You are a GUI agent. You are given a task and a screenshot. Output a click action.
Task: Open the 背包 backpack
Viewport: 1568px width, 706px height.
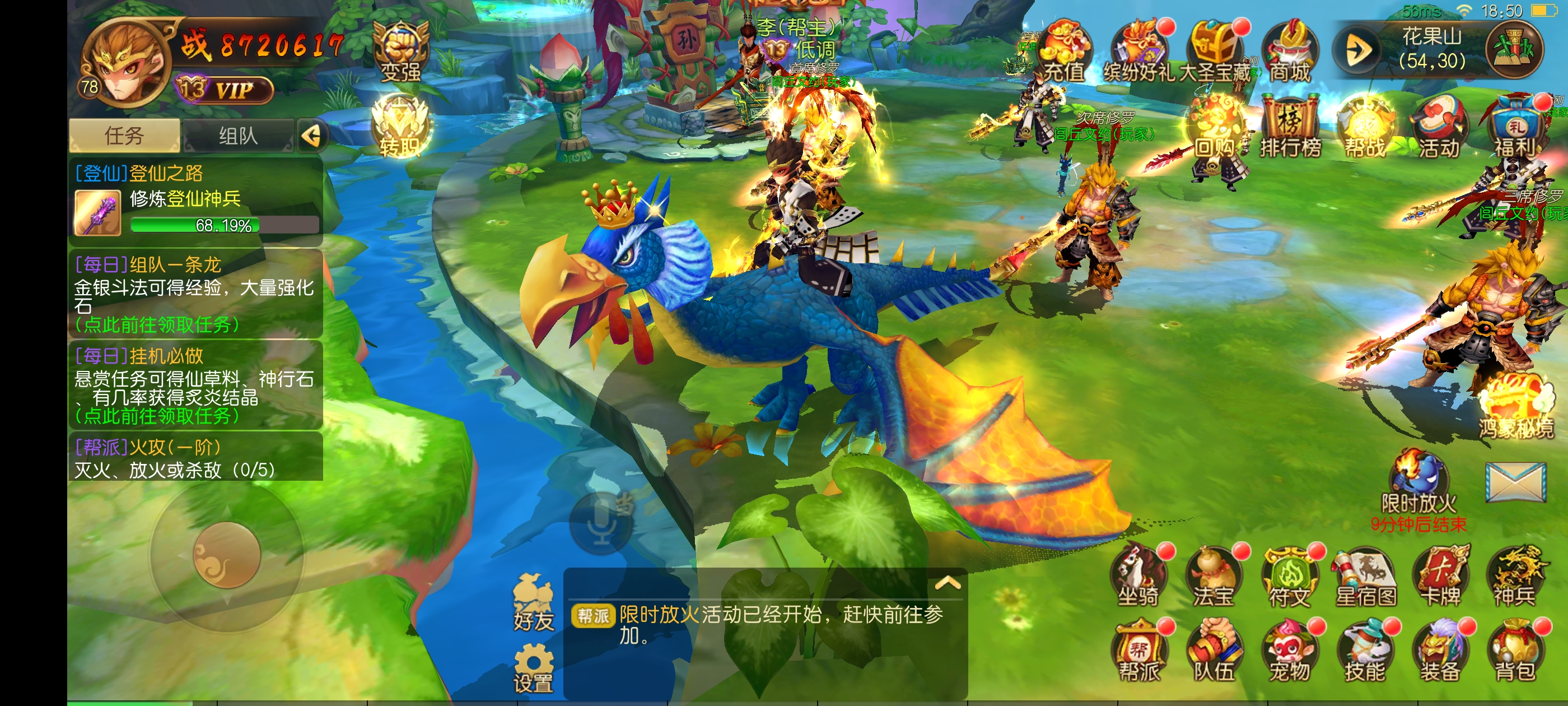(x=1515, y=652)
